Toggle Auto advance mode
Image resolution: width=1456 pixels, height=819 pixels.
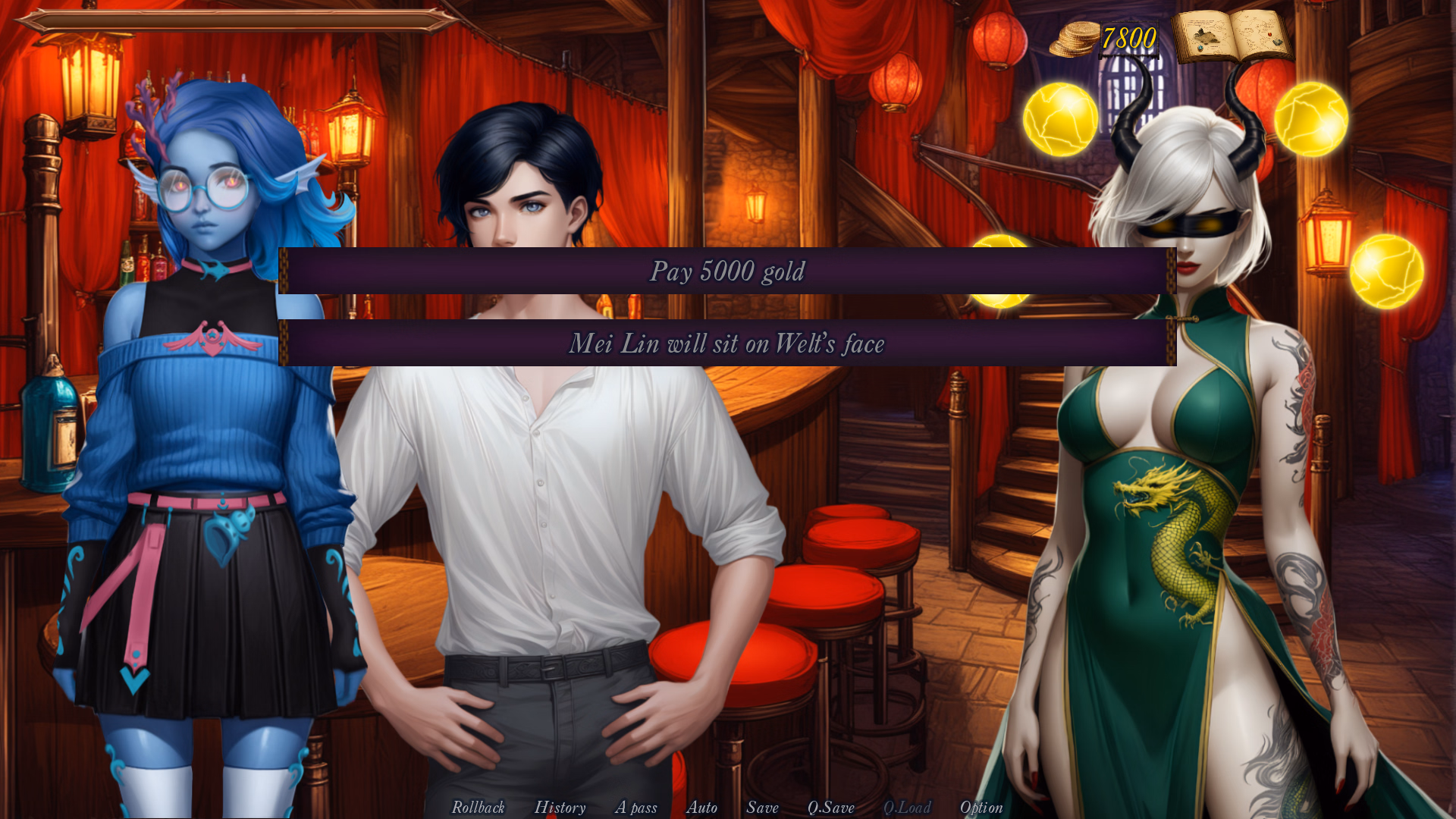[701, 808]
